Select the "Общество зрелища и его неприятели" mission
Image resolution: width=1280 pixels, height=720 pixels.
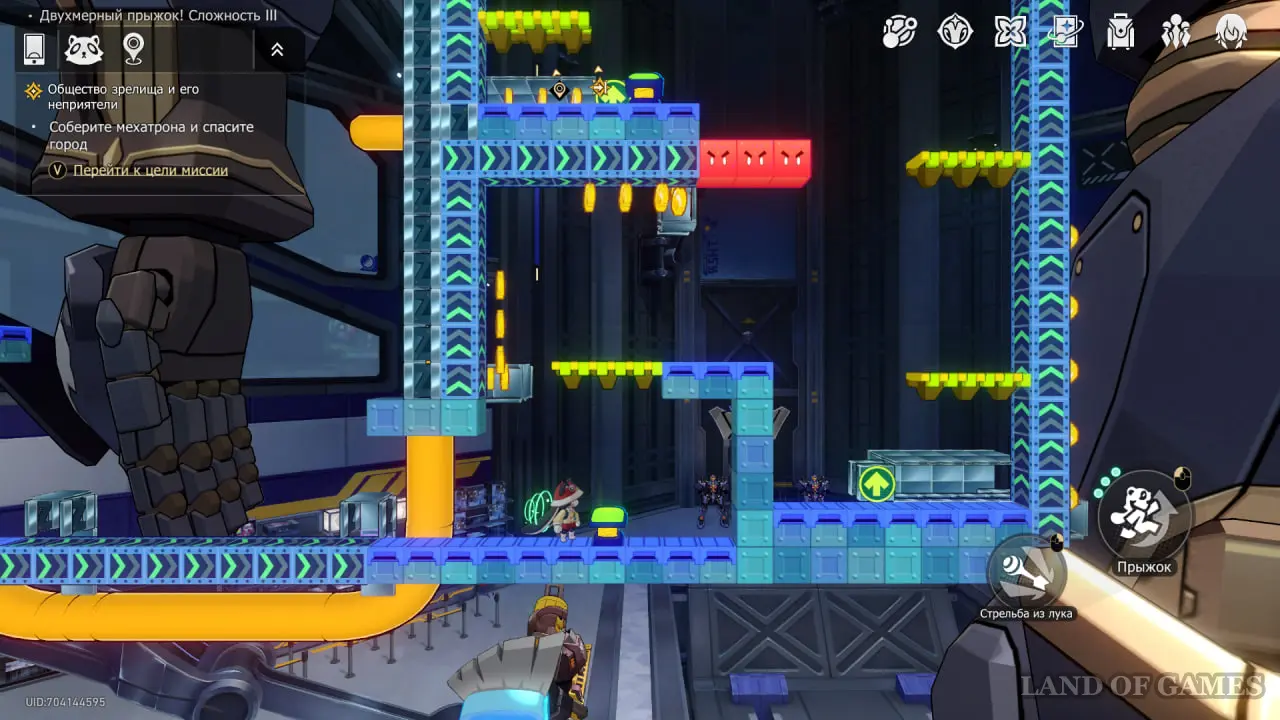123,96
